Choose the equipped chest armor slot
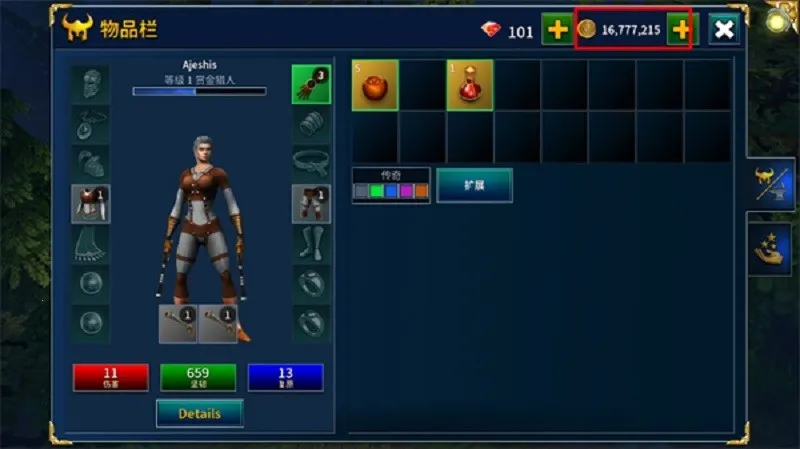Image resolution: width=800 pixels, height=449 pixels. coord(90,203)
